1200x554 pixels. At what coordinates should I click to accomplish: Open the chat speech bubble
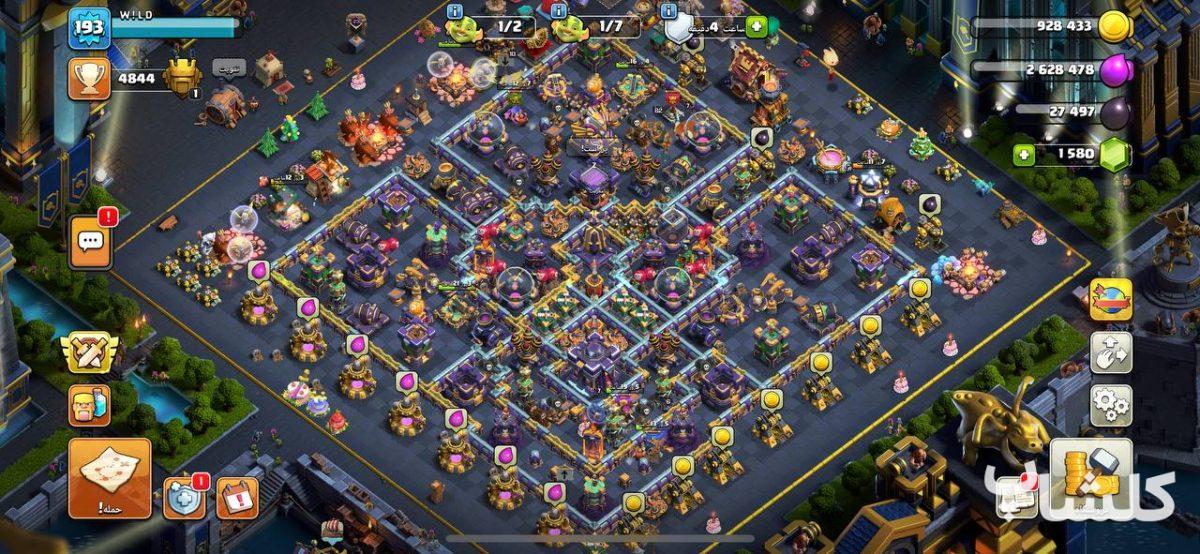point(91,241)
